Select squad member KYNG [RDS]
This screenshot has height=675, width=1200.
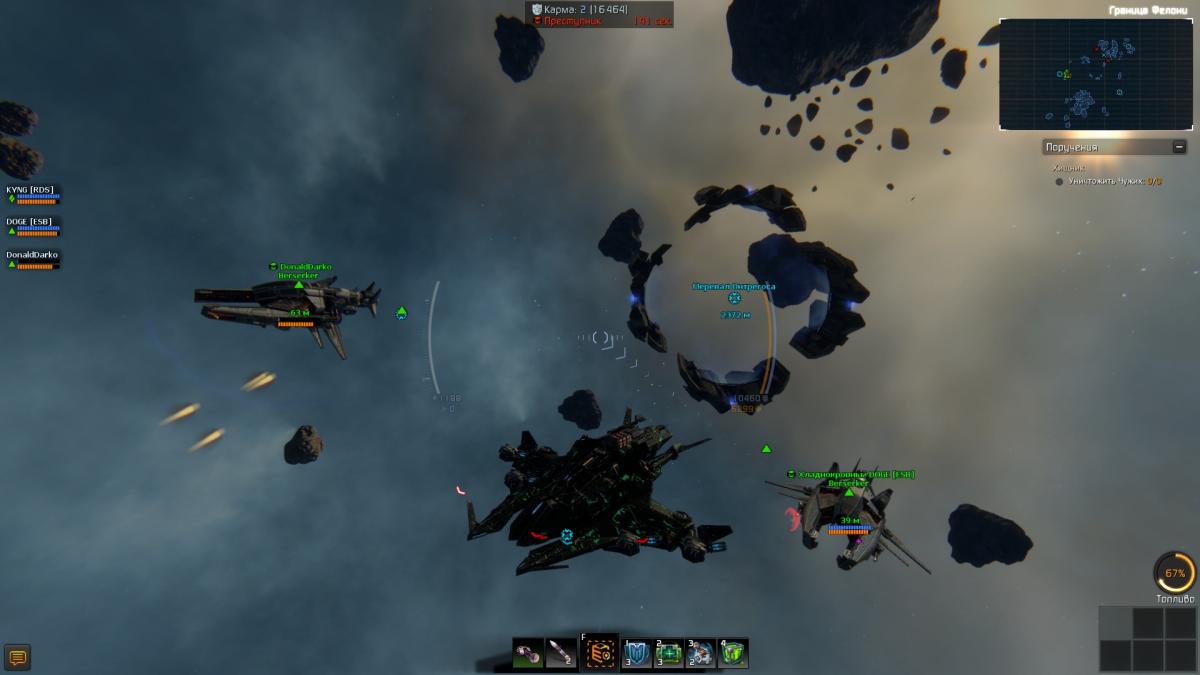[x=32, y=194]
